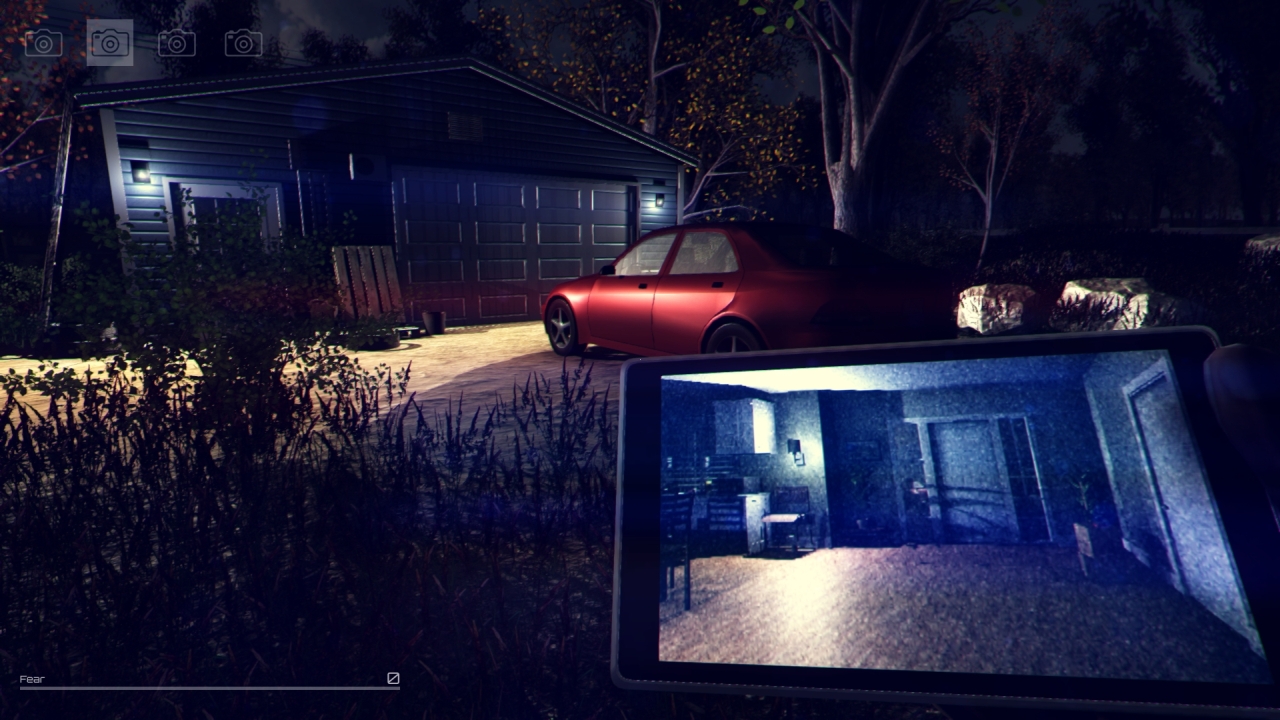Select the active camera with the bright background
The image size is (1280, 720).
[108, 44]
